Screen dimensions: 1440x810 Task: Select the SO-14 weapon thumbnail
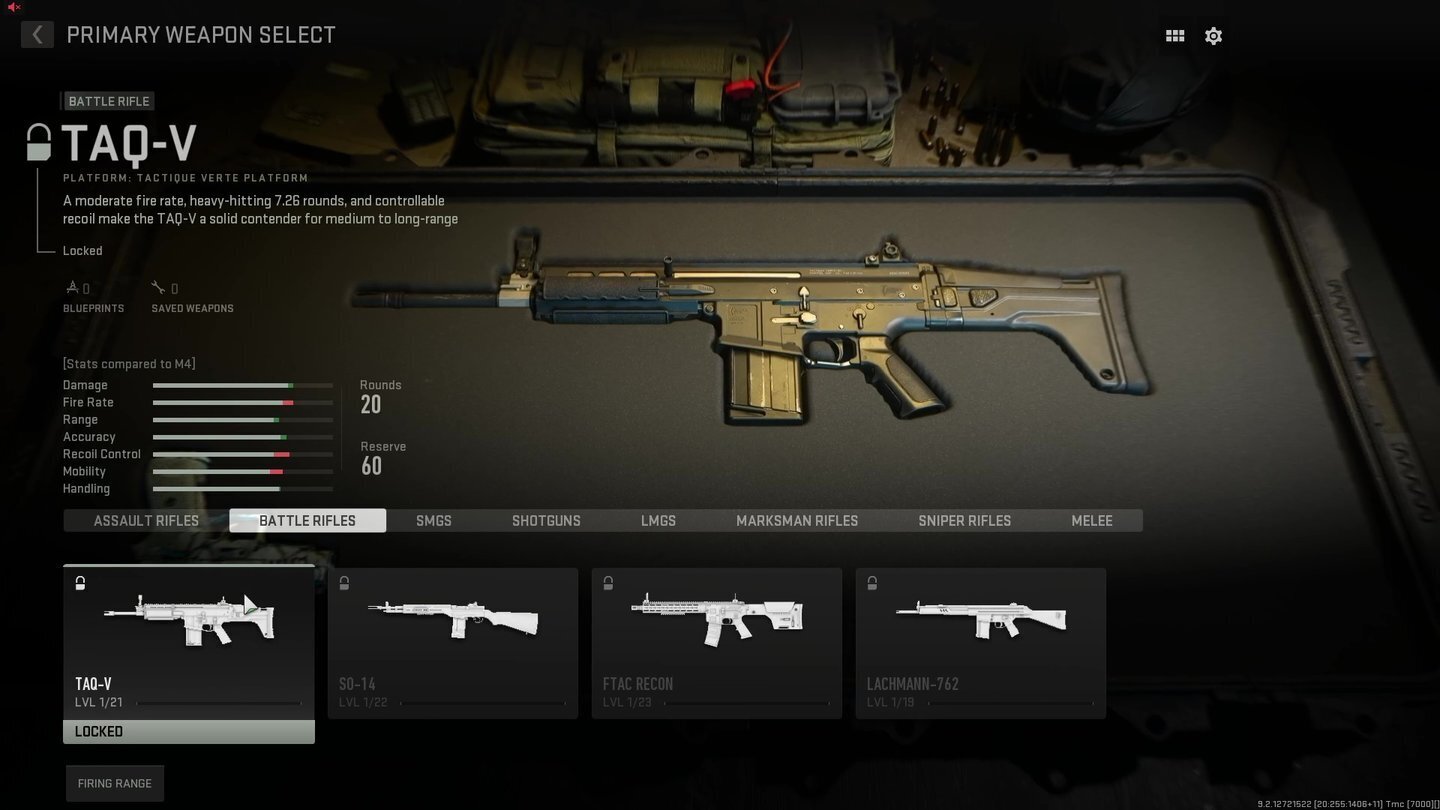452,620
